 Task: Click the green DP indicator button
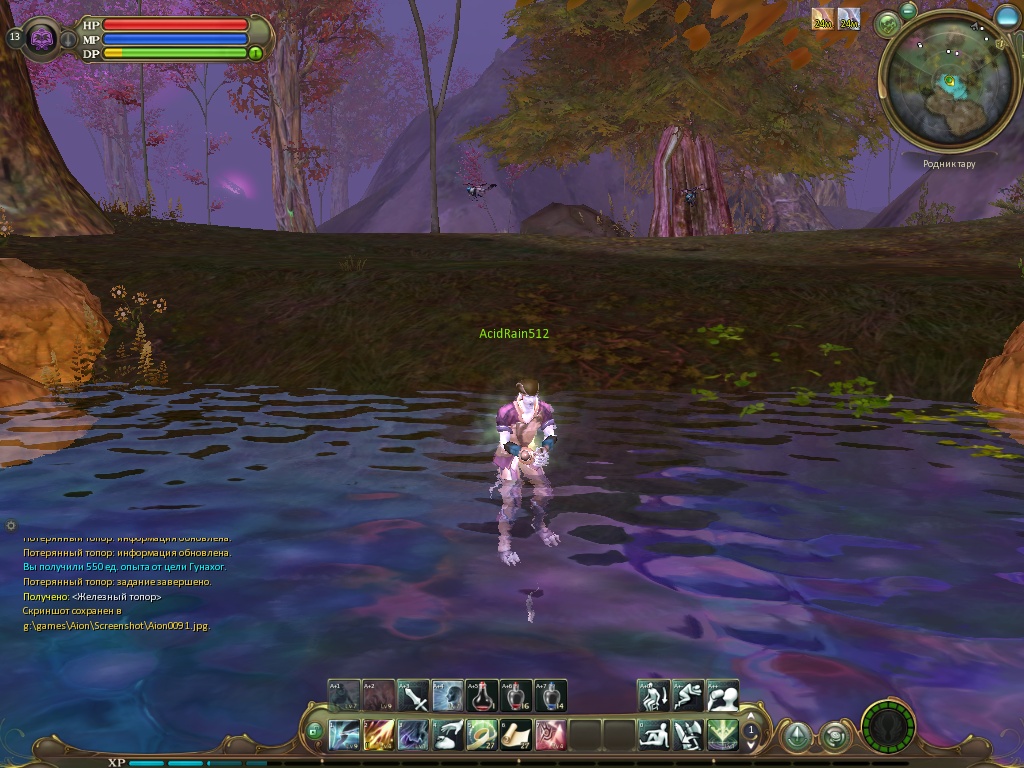[x=256, y=53]
